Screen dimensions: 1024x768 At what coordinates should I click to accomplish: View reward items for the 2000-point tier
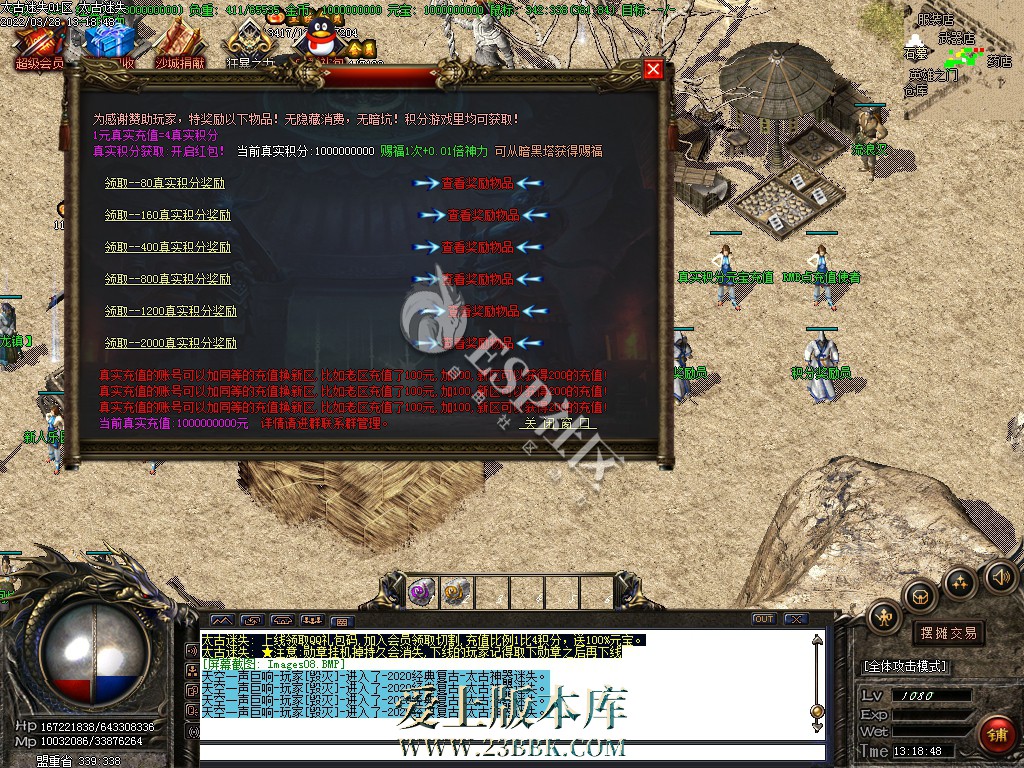(x=480, y=343)
